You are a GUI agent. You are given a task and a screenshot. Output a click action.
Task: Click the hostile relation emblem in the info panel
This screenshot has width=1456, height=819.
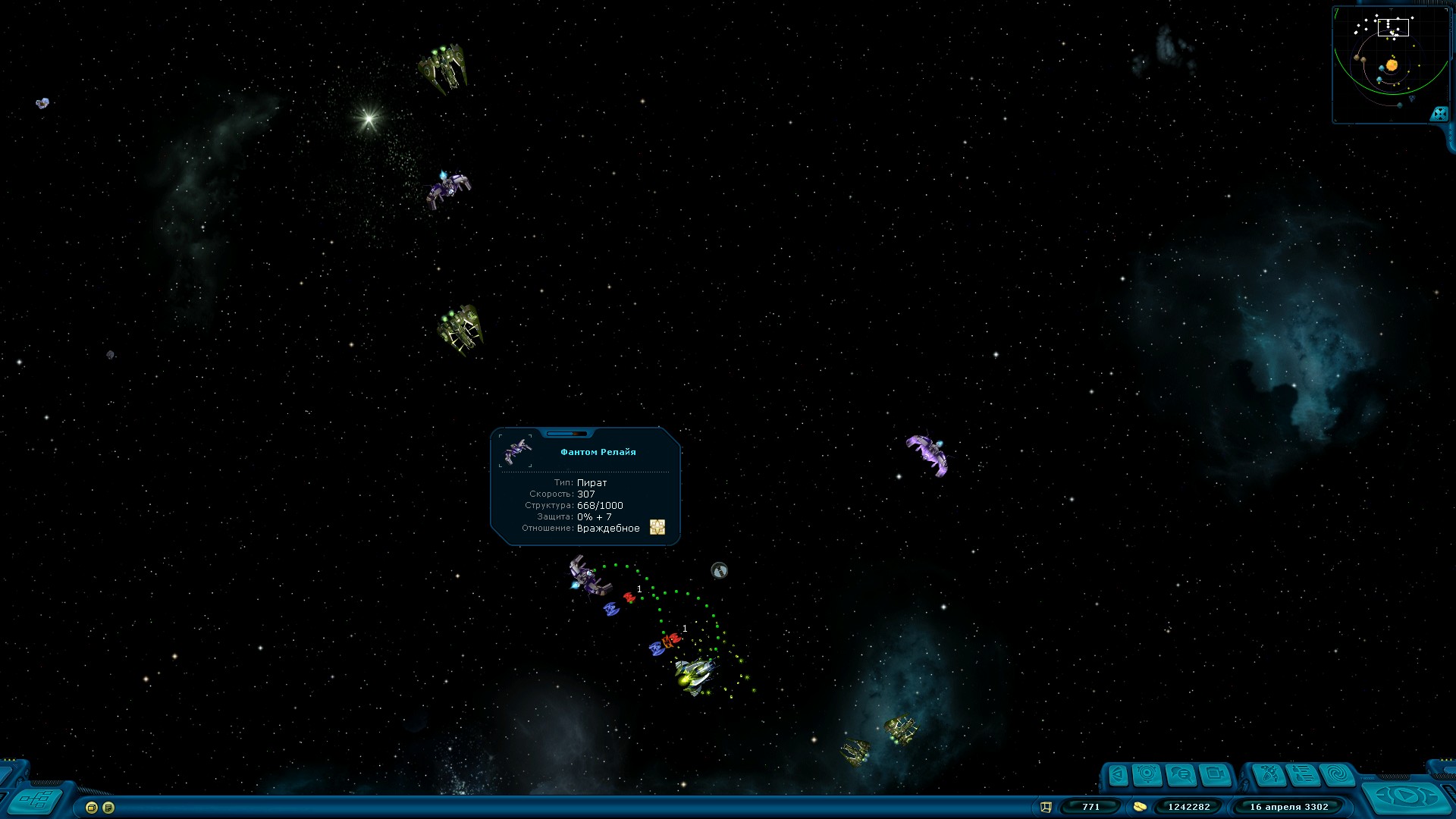[x=657, y=528]
